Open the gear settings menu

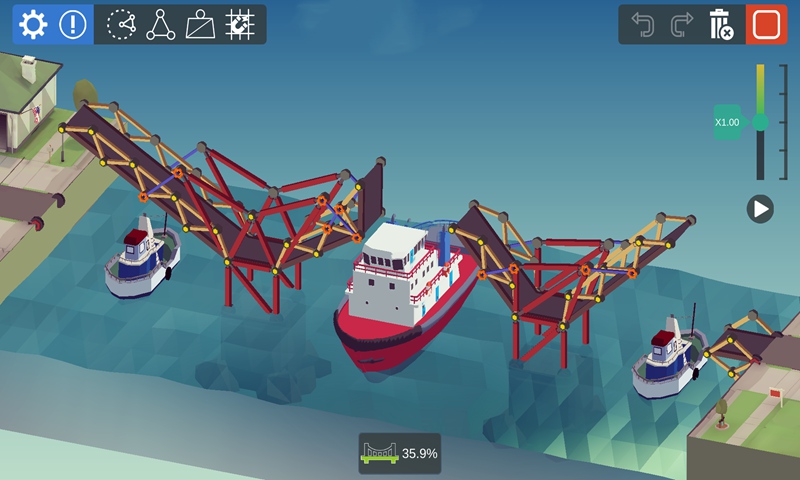(33, 25)
